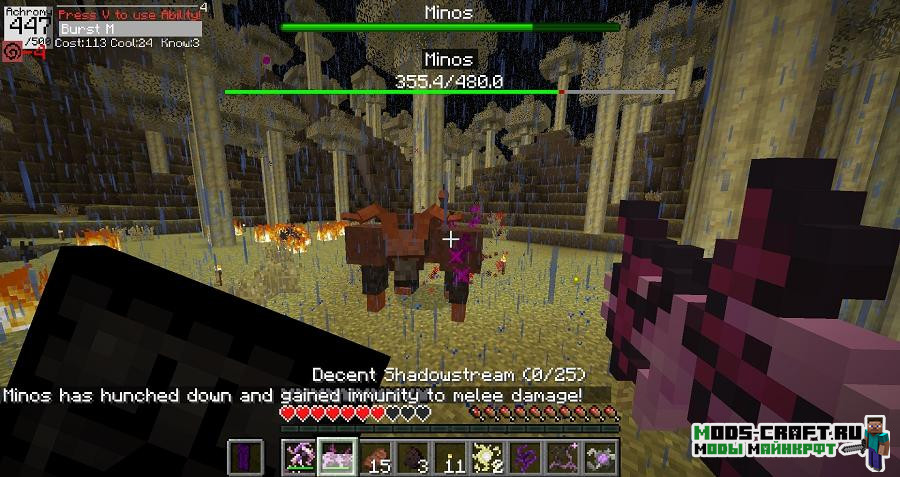Select the pink Decent Shadowstream hotbar slot
This screenshot has height=477, width=900.
click(339, 457)
